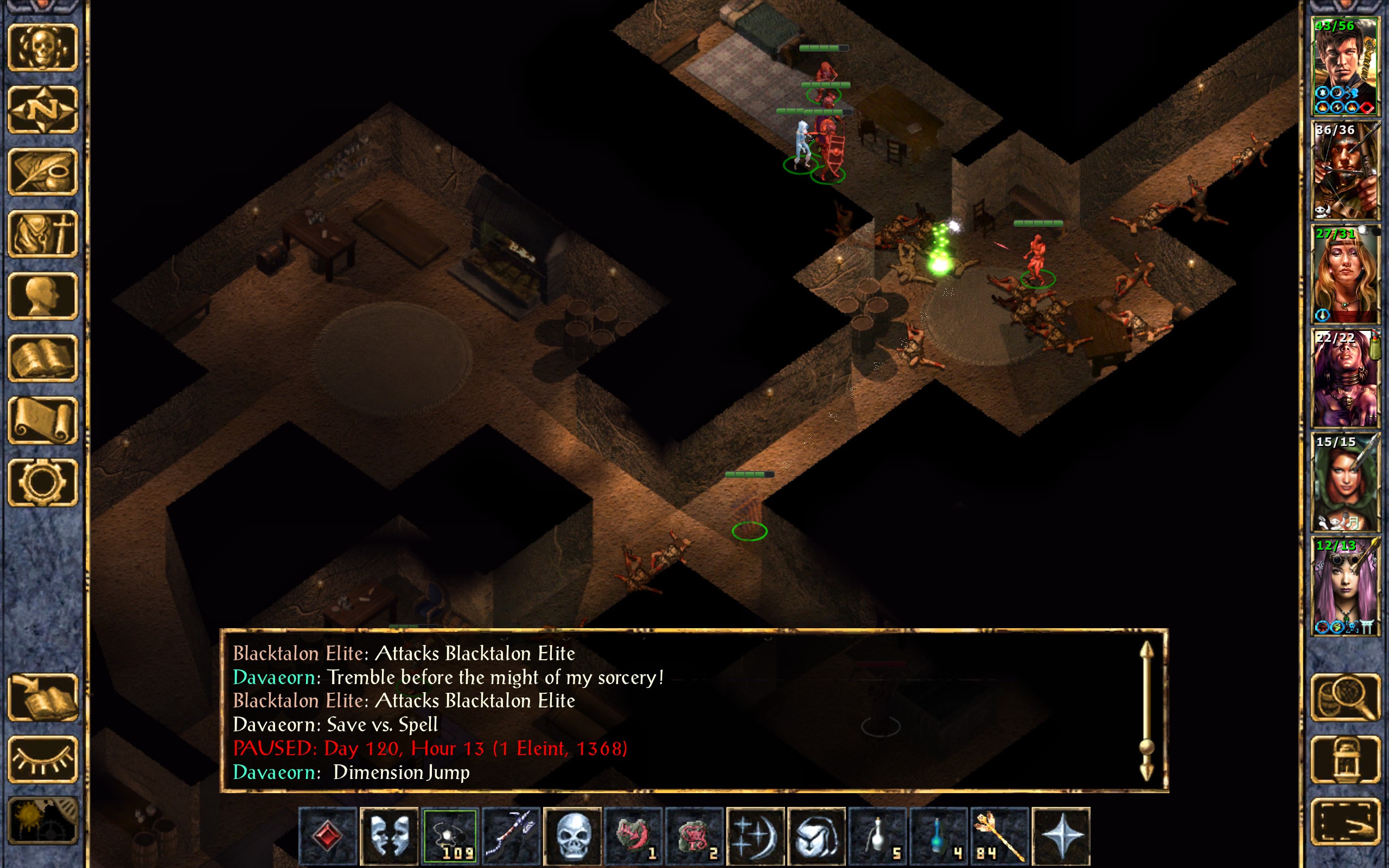Click the quick-save book with arrow button
Viewport: 1389px width, 868px height.
(43, 697)
